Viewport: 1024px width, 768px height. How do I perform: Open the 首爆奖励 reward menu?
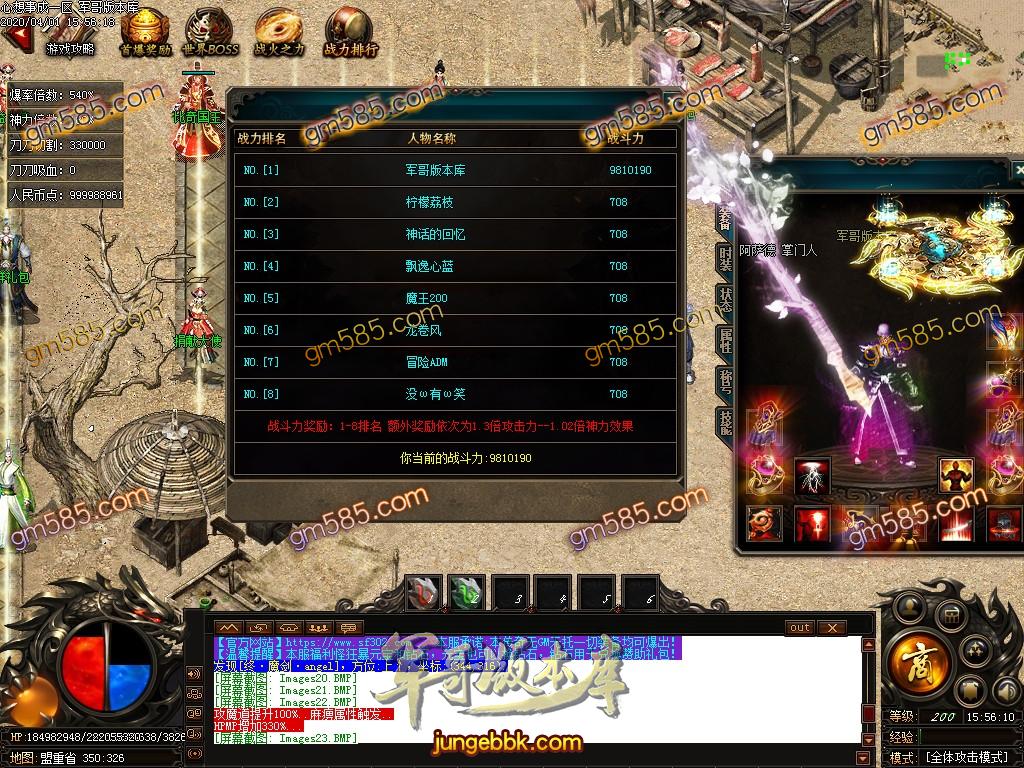(x=146, y=33)
